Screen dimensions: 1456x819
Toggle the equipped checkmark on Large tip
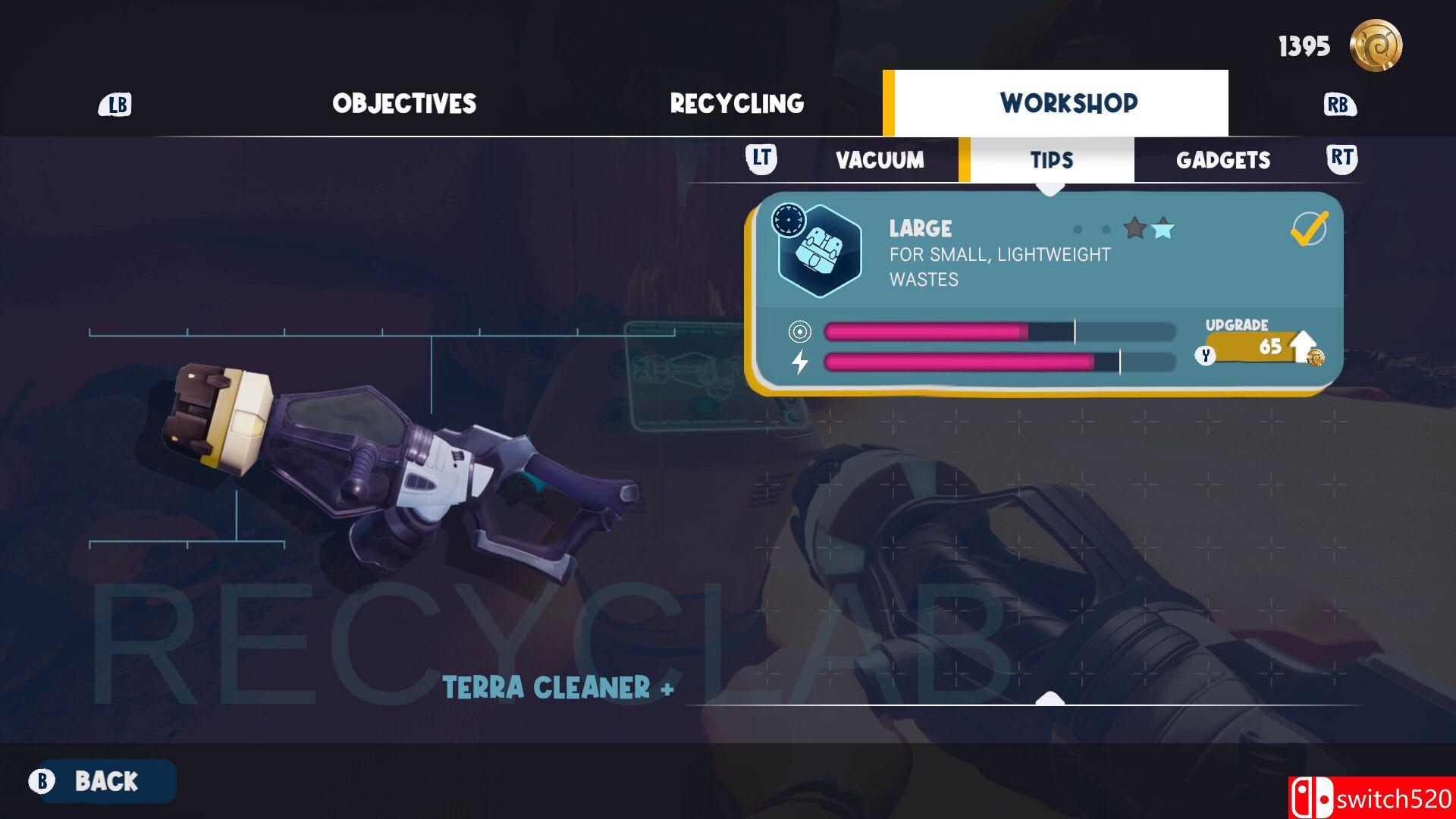[1308, 228]
